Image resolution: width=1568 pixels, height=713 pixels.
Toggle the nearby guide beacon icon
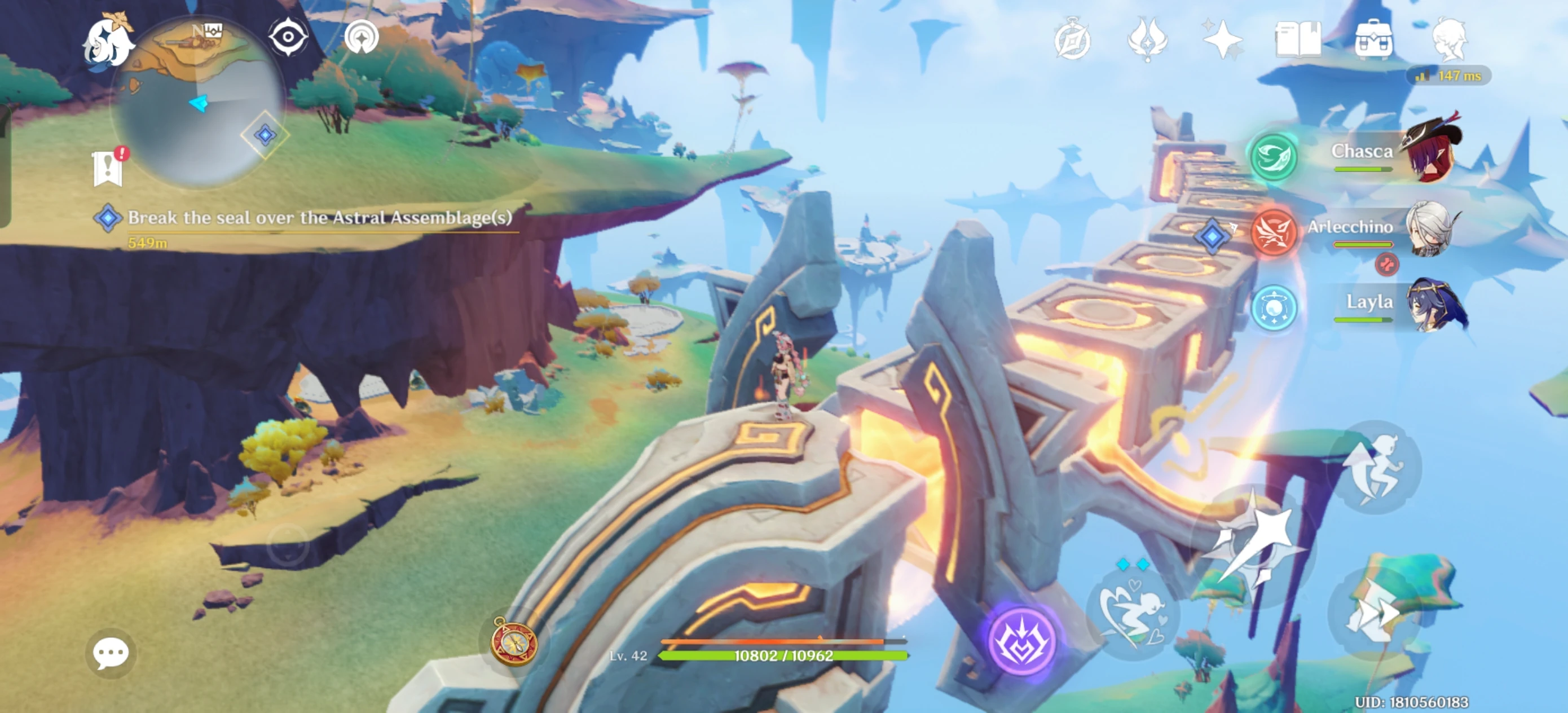pyautogui.click(x=361, y=37)
